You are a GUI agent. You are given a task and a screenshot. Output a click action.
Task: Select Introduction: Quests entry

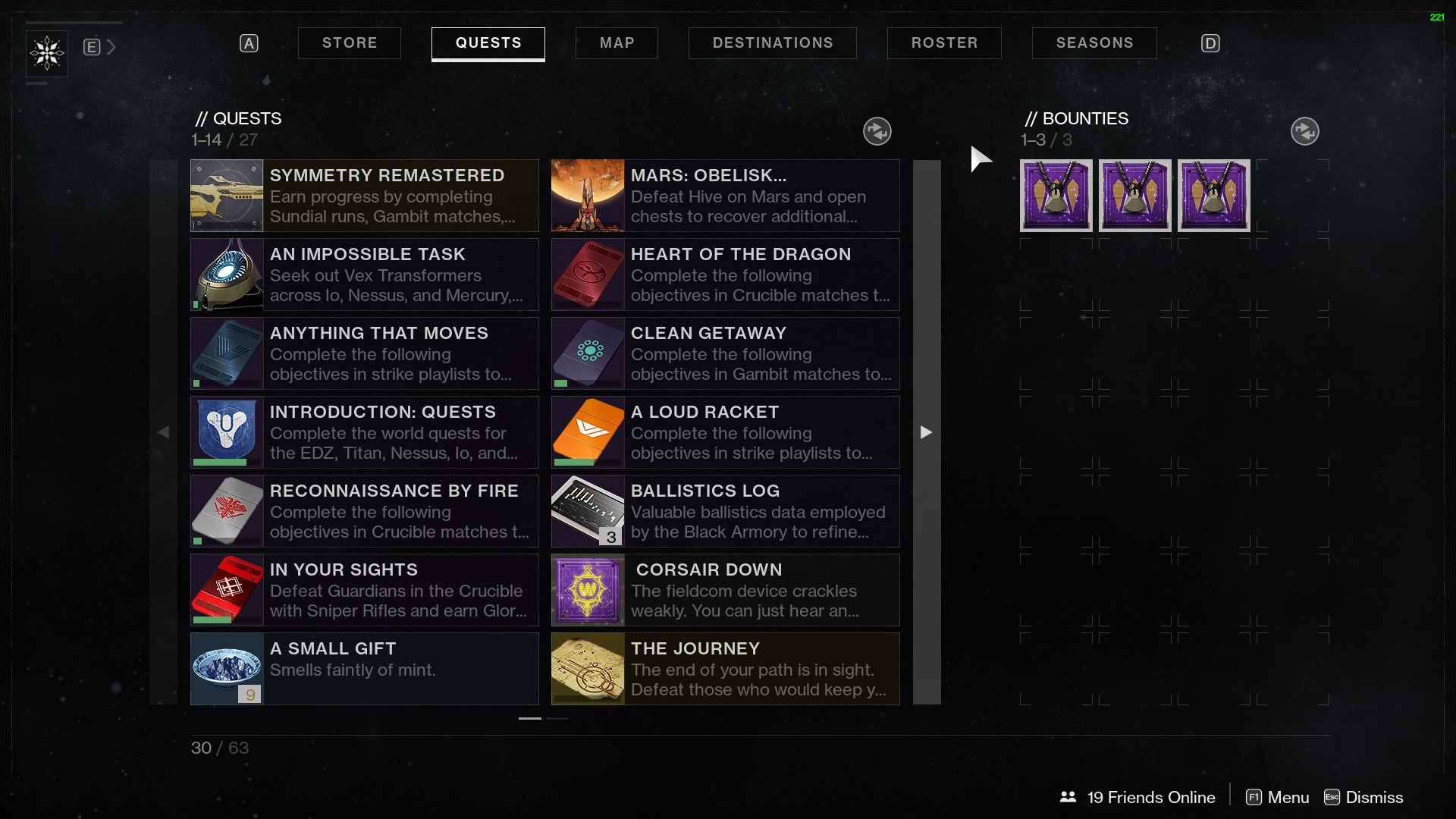[x=364, y=432]
